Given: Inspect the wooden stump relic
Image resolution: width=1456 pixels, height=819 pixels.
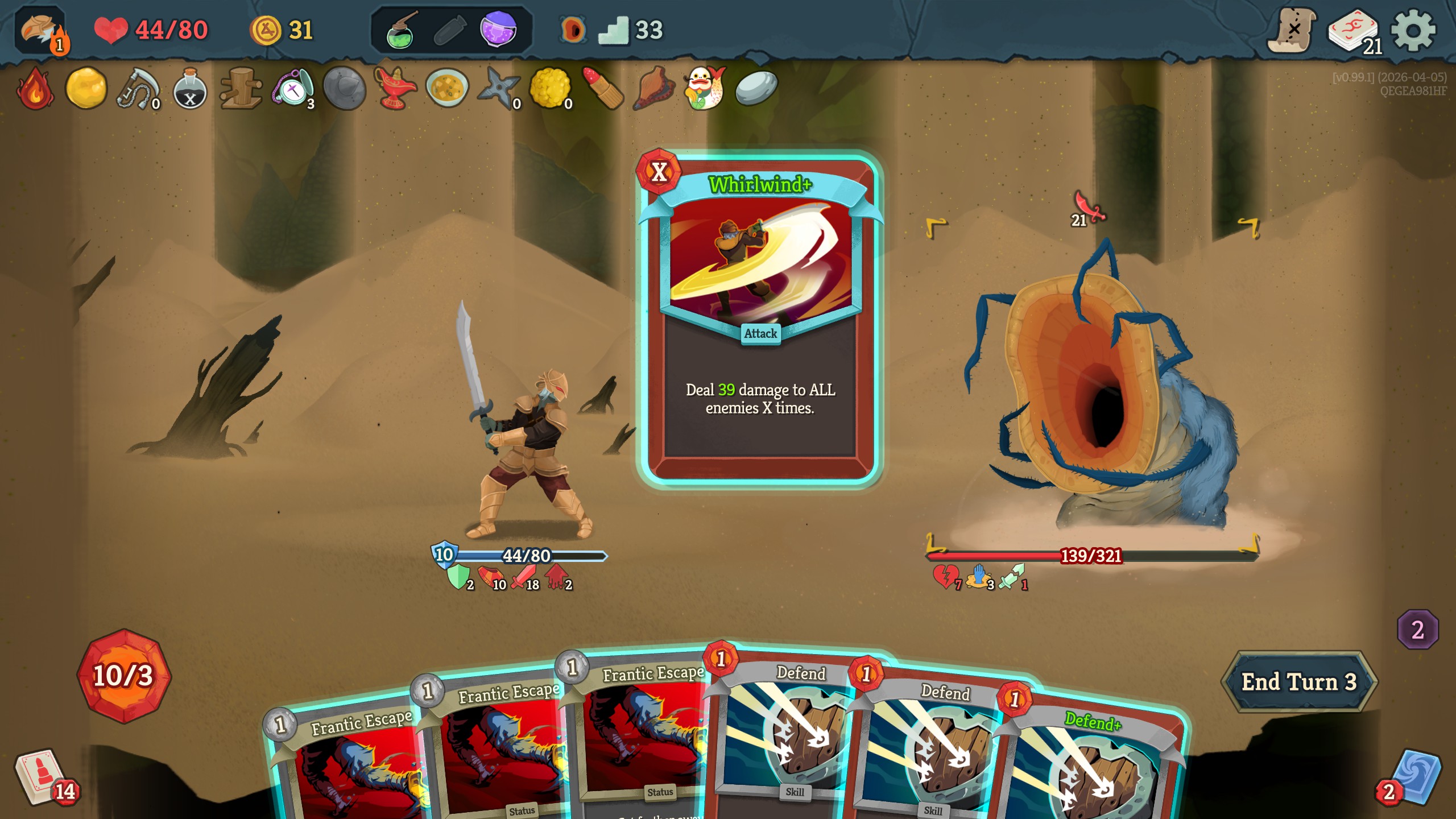Looking at the screenshot, I should pos(241,89).
